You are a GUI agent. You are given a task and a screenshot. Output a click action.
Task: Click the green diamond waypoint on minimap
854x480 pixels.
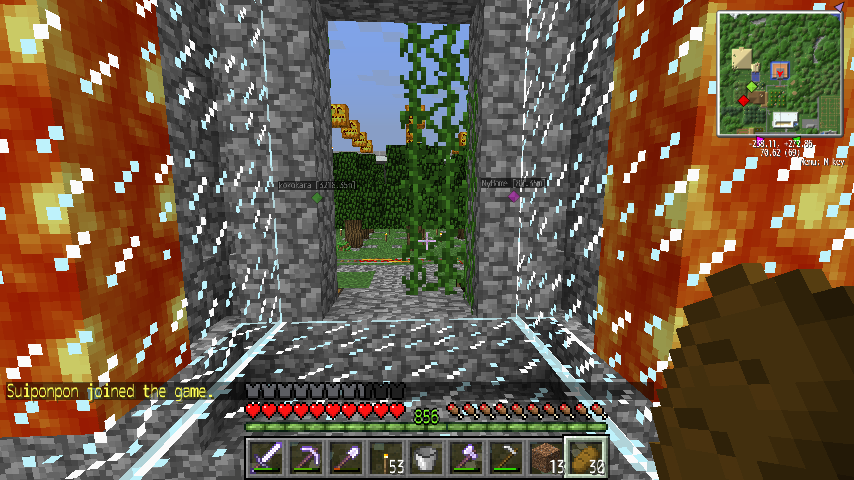751,87
